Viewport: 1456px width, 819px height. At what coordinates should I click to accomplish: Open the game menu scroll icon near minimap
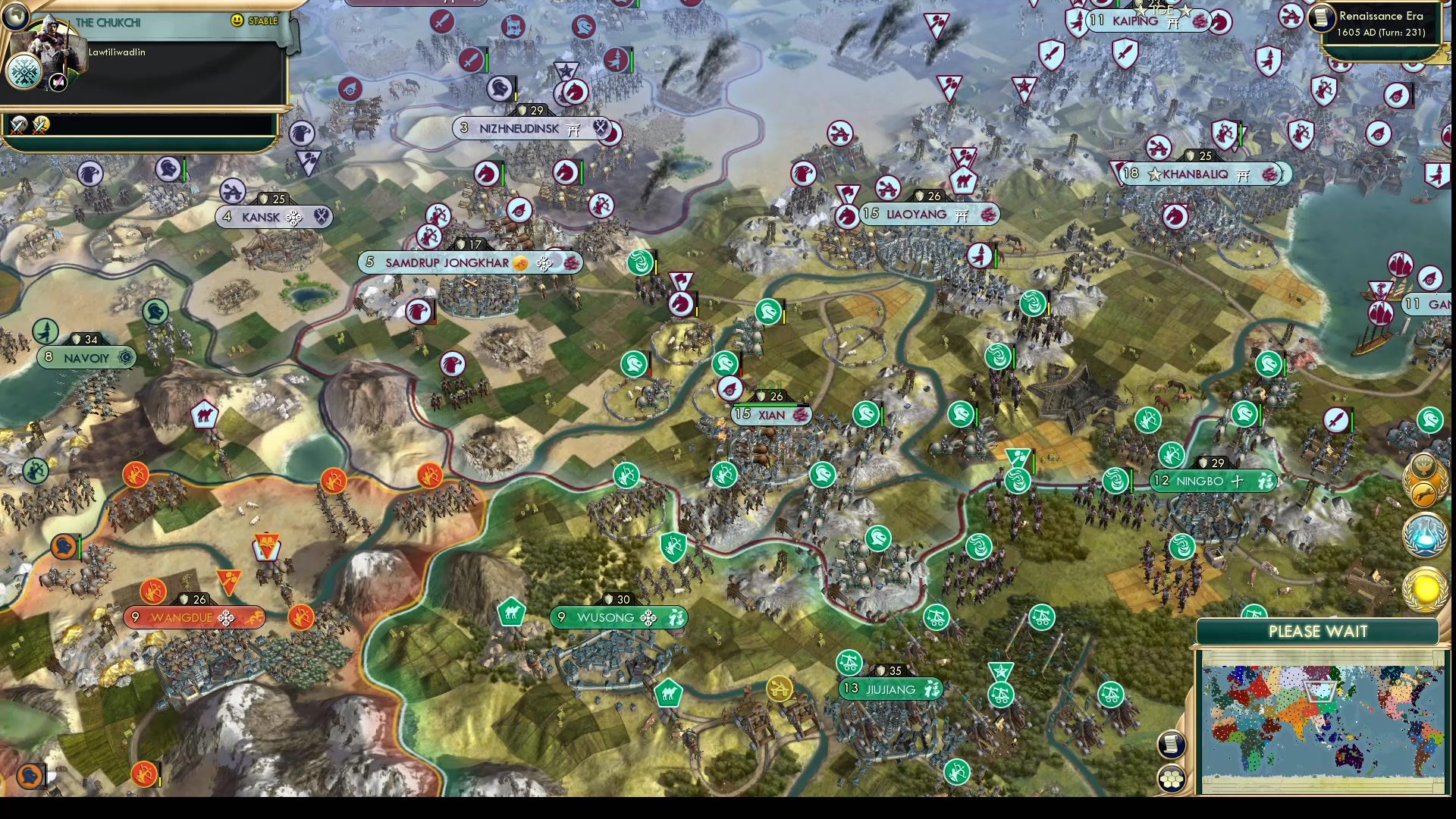pos(1171,744)
